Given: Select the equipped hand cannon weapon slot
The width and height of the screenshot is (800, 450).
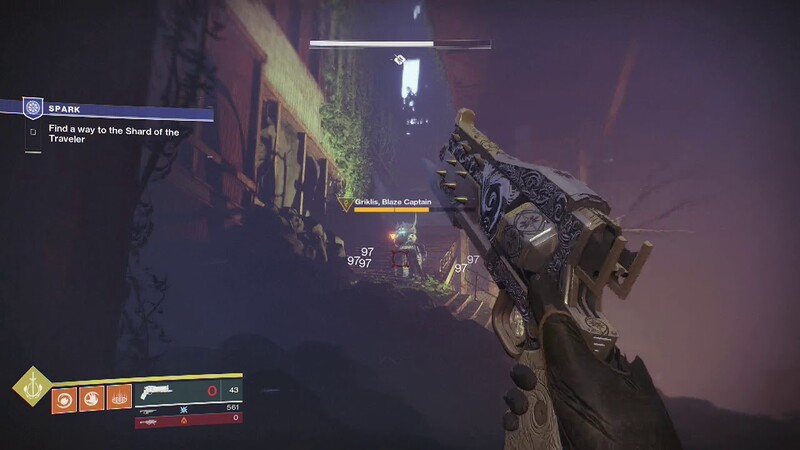Looking at the screenshot, I should pos(190,391).
